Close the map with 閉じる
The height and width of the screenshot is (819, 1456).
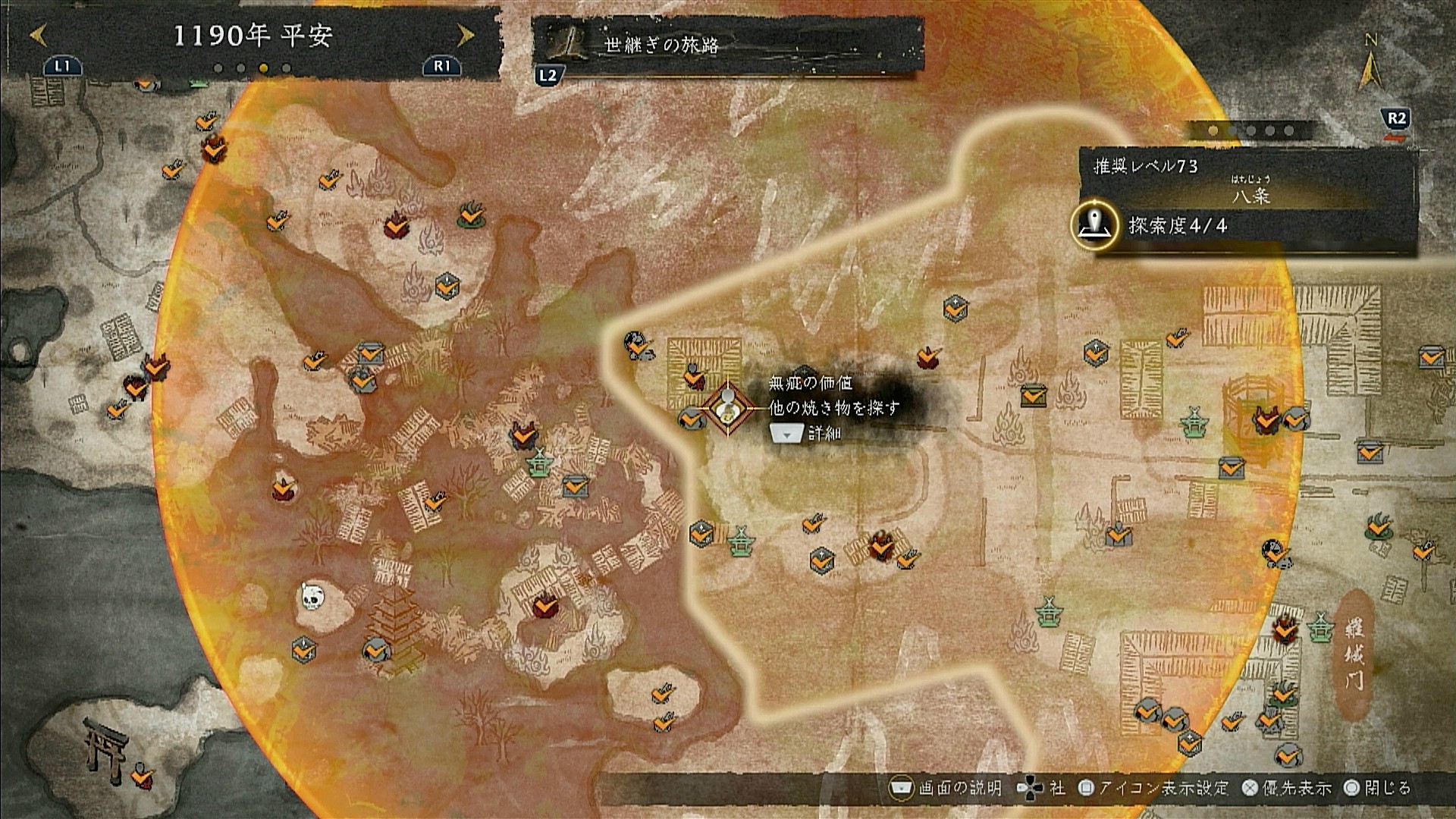coord(1377,789)
